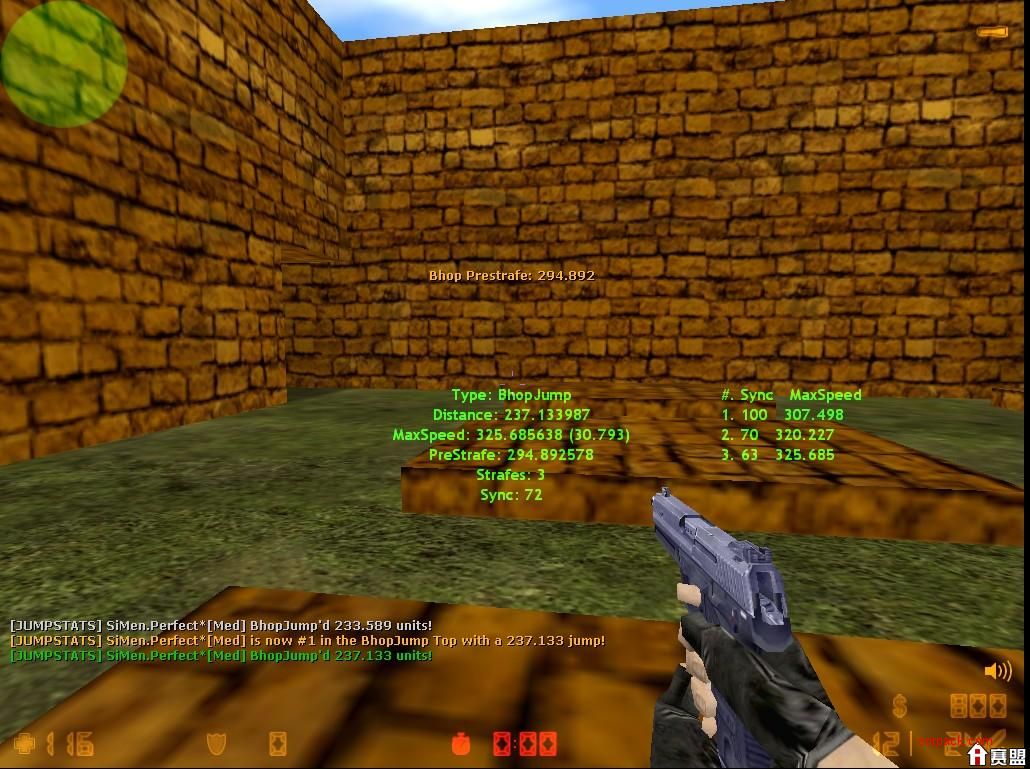Image resolution: width=1030 pixels, height=769 pixels.
Task: Click the bullet icon in the corner
Action: [993, 33]
